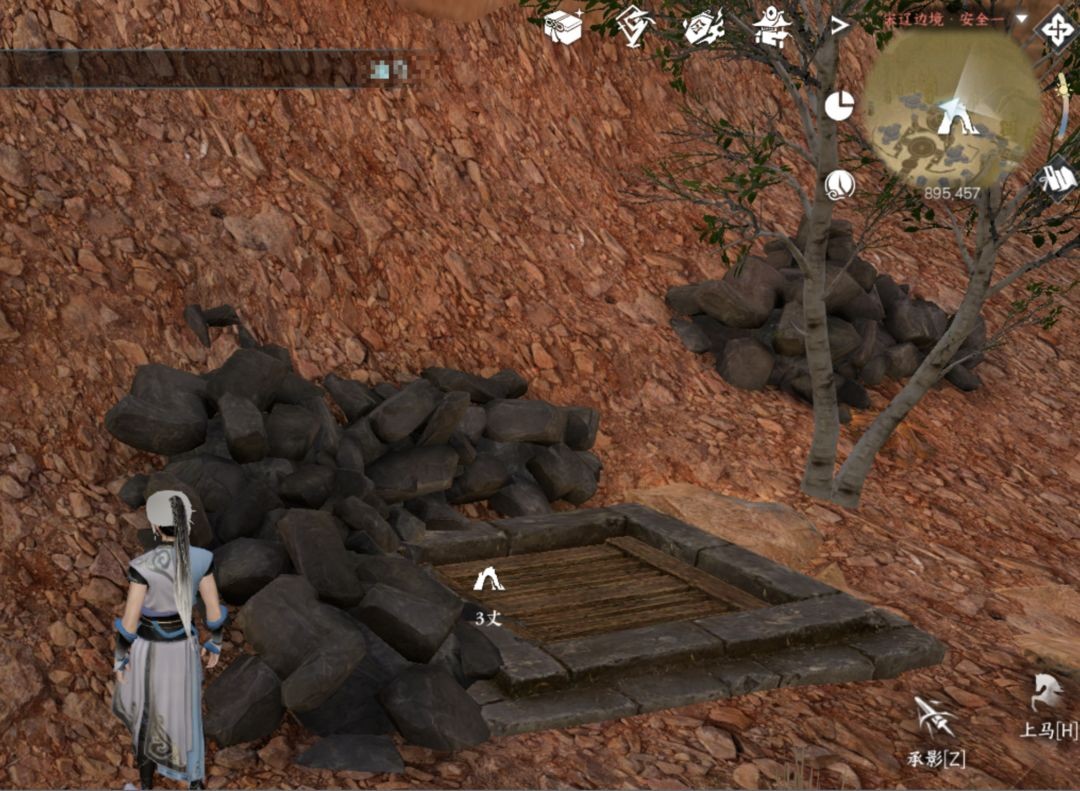1080x791 pixels.
Task: Click the diamond-shaped emblem icon beside the gift box
Action: pos(634,25)
